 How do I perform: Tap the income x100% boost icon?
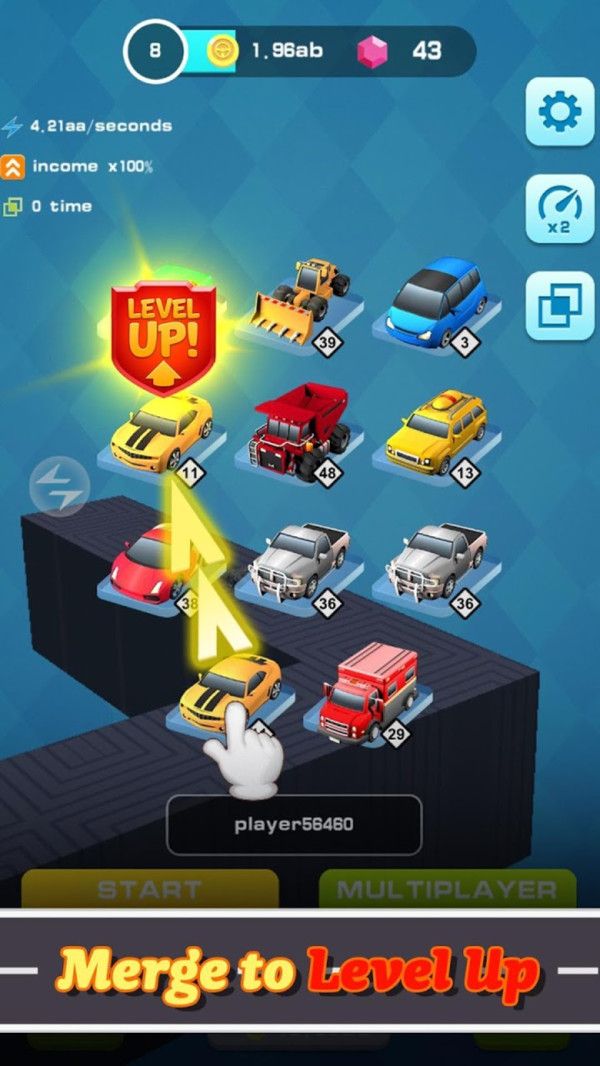(13, 166)
